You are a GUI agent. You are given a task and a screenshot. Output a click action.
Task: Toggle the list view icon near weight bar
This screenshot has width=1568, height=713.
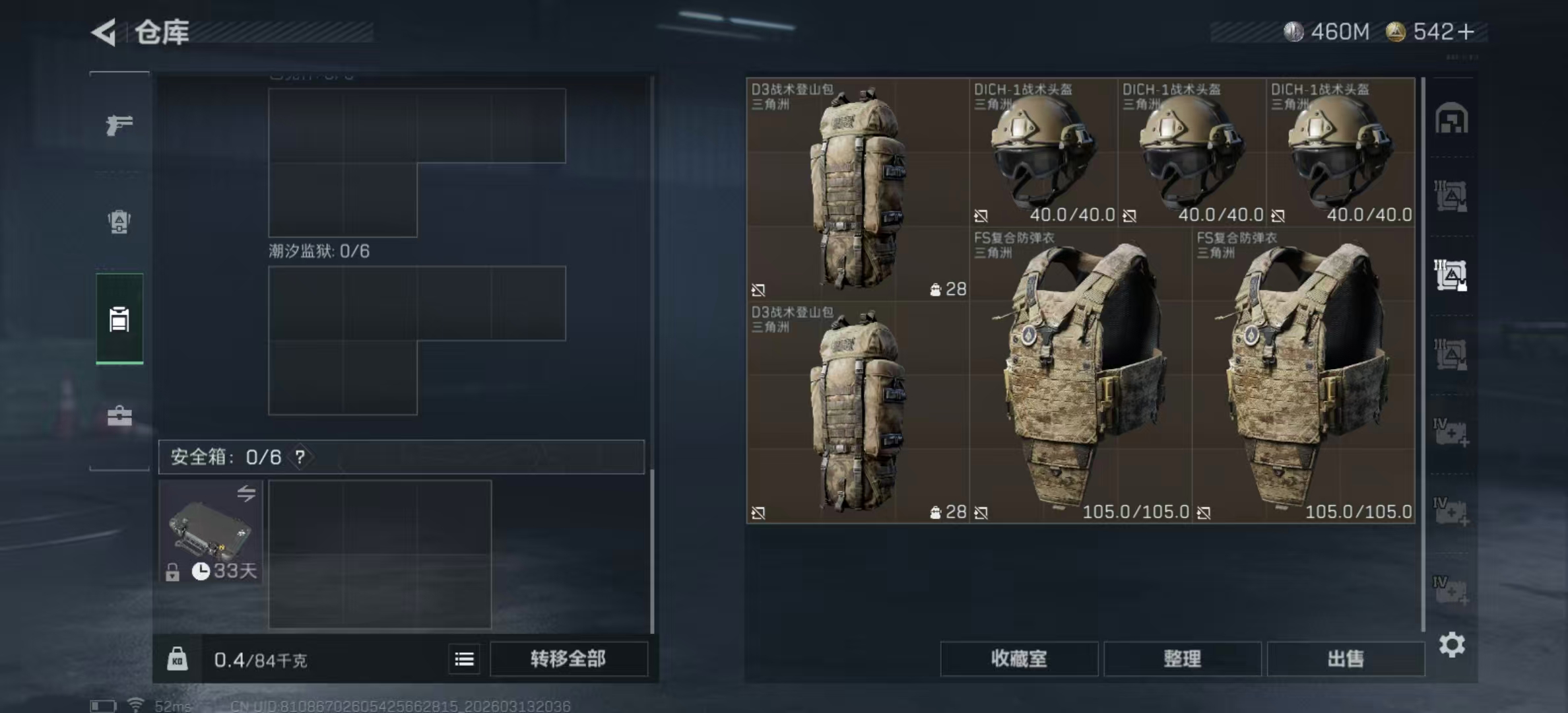[x=464, y=659]
